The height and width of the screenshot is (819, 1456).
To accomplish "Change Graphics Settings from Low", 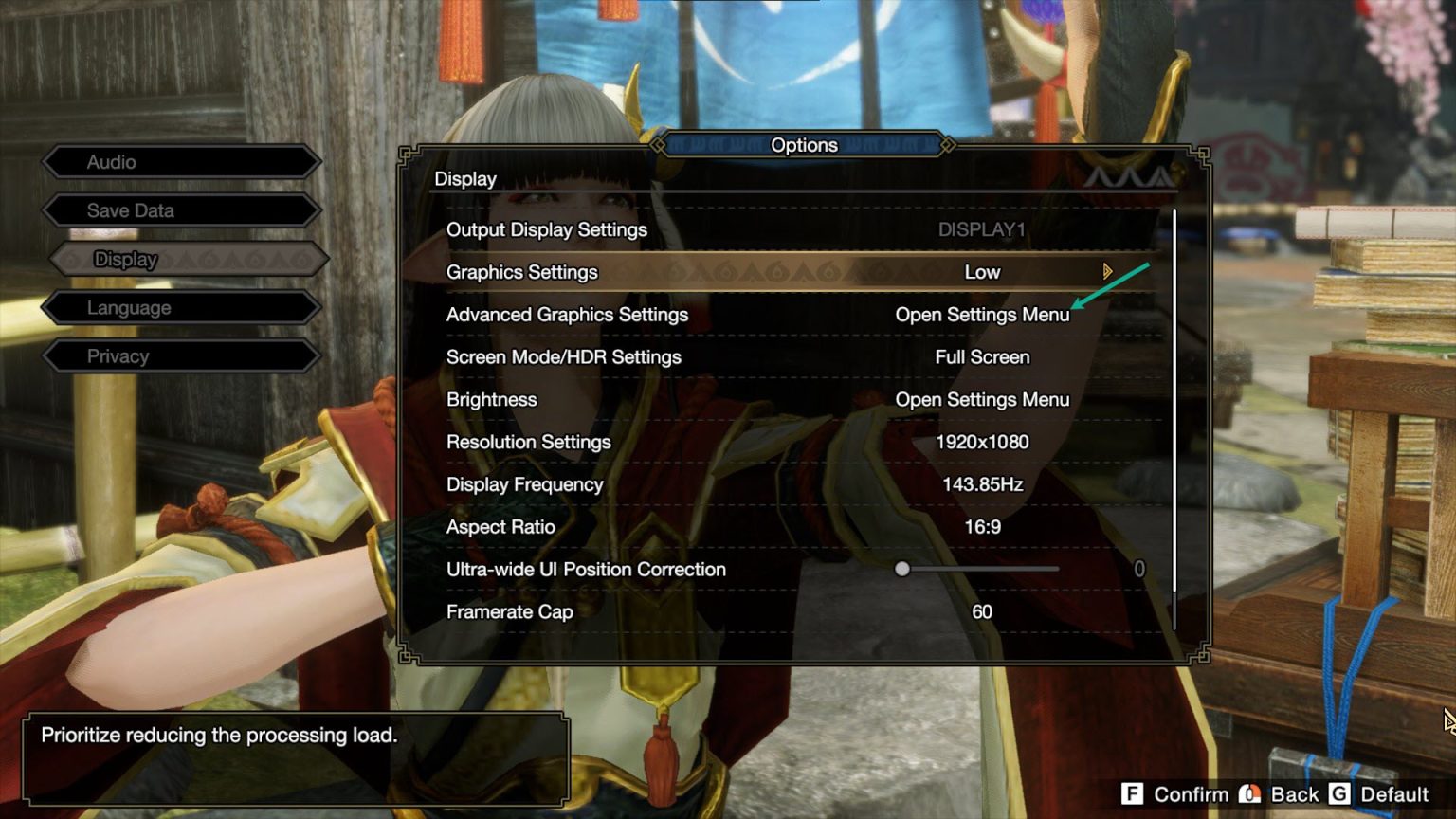I will 982,272.
